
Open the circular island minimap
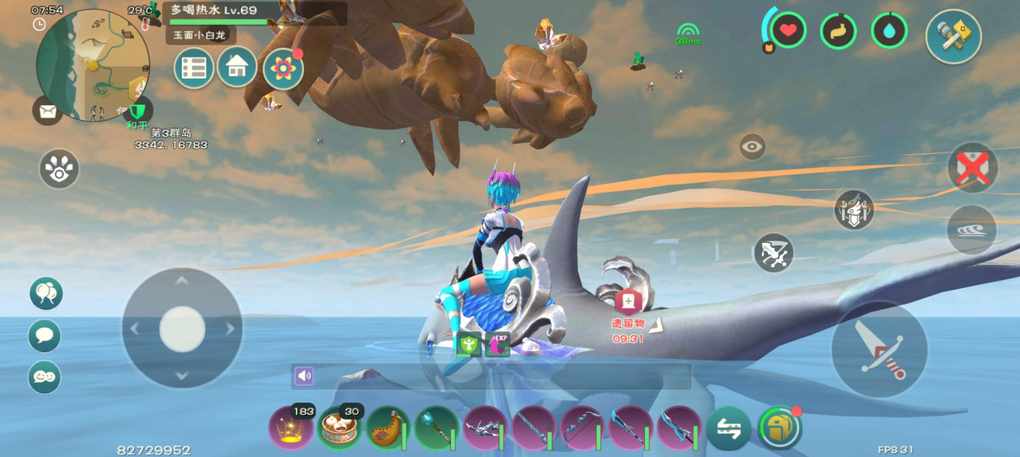click(x=90, y=64)
